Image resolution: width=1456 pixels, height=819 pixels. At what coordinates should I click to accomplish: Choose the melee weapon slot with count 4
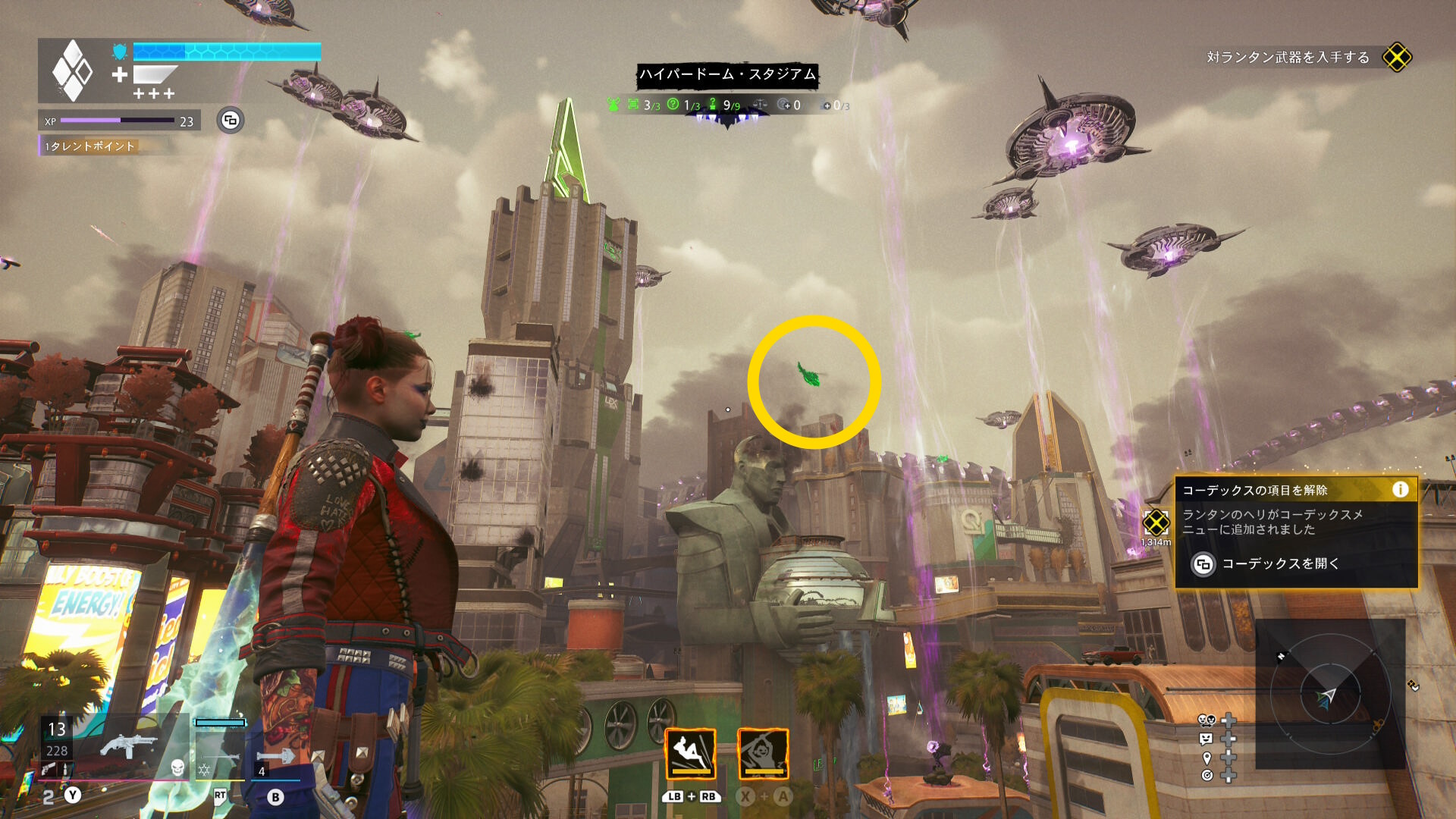[x=275, y=758]
